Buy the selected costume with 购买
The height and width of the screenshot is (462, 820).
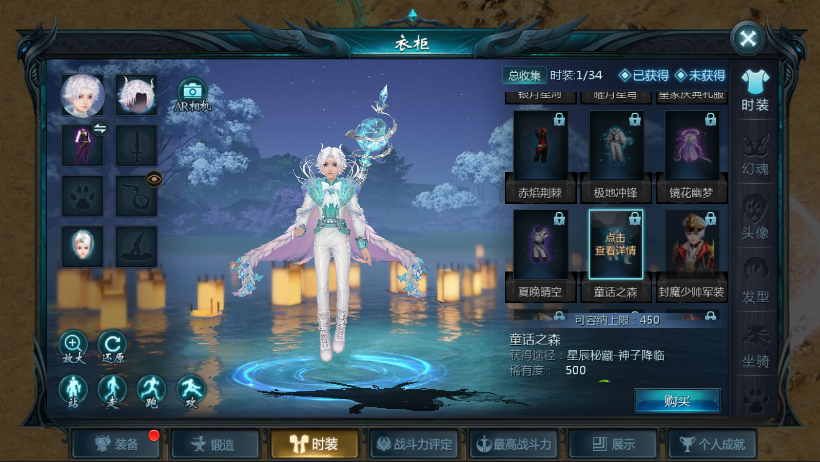click(677, 400)
